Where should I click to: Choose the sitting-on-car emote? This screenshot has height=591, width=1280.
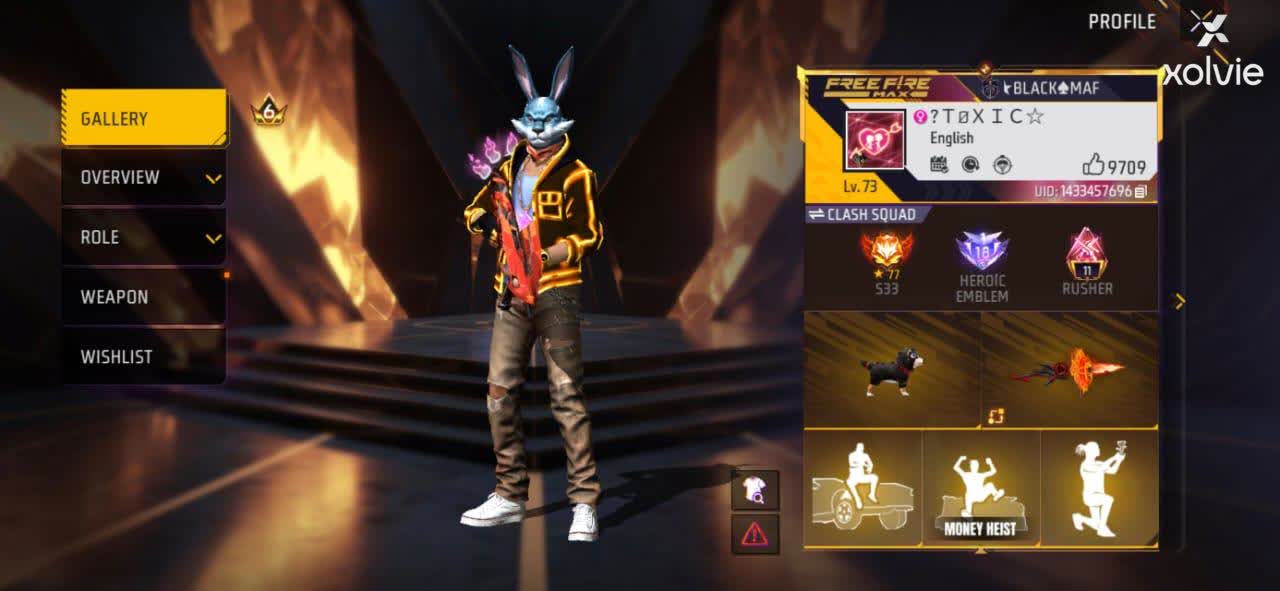pyautogui.click(x=863, y=489)
